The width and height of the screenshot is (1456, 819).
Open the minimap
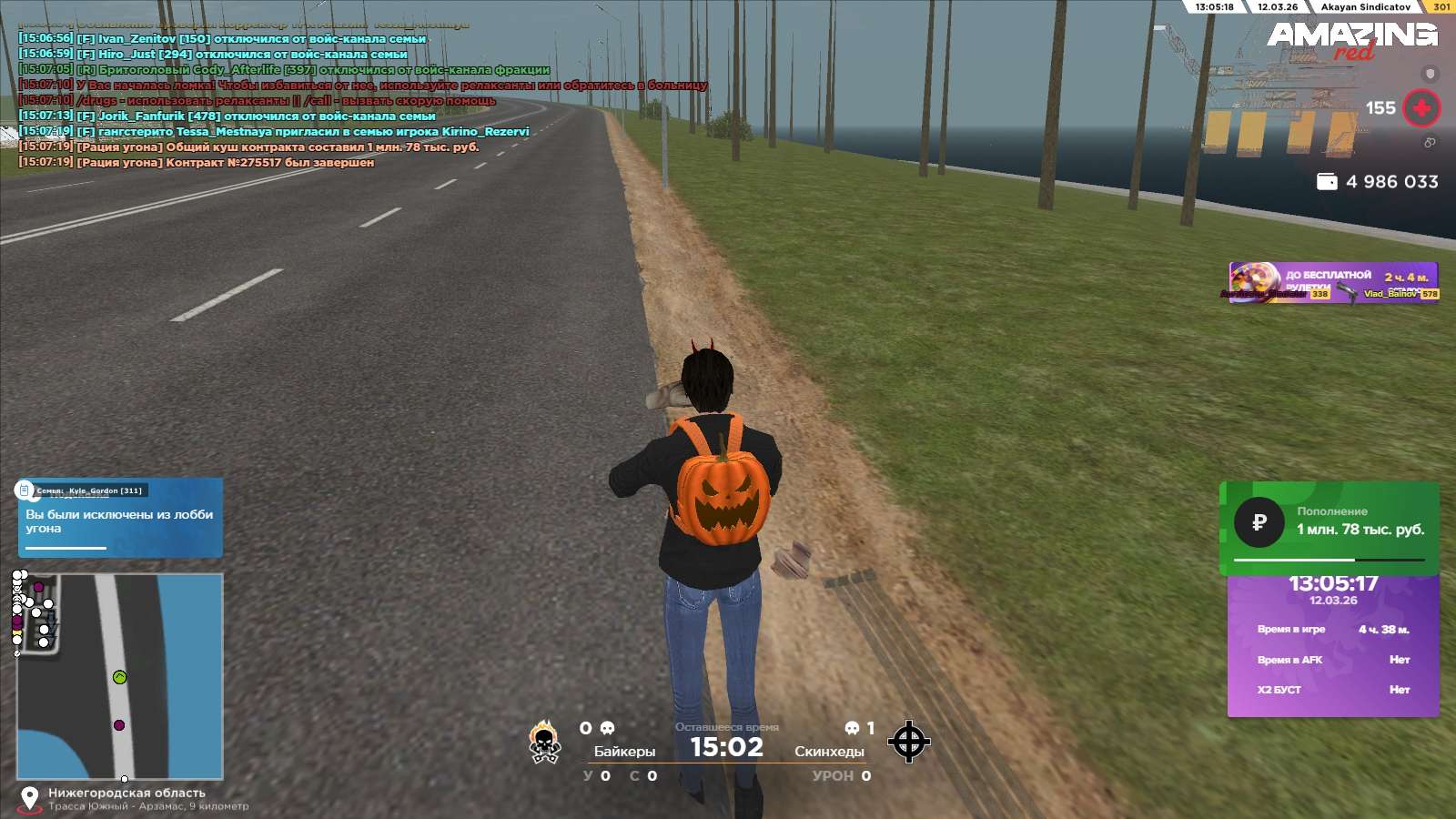click(120, 675)
